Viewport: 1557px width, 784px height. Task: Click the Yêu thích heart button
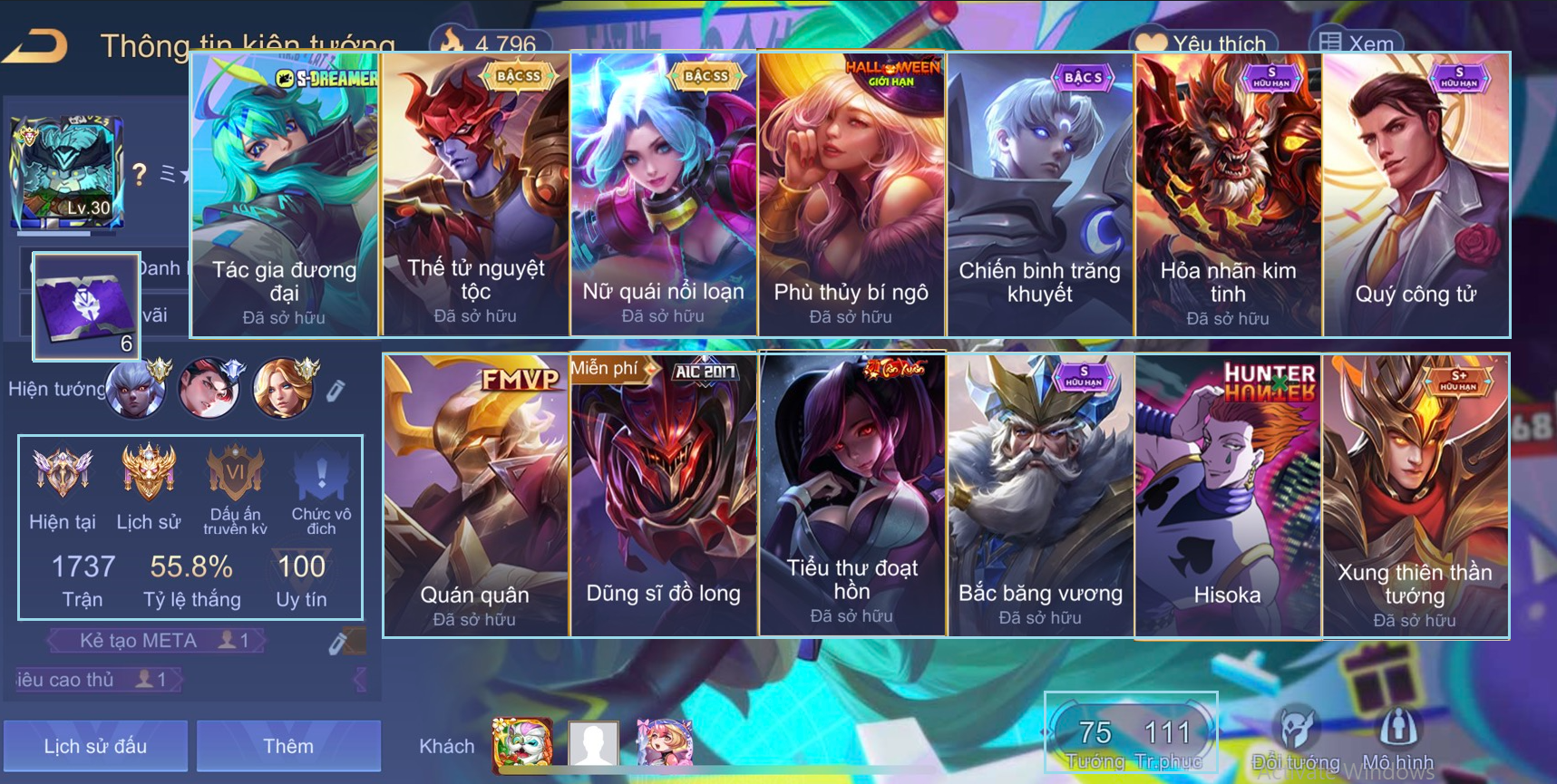coord(1202,43)
